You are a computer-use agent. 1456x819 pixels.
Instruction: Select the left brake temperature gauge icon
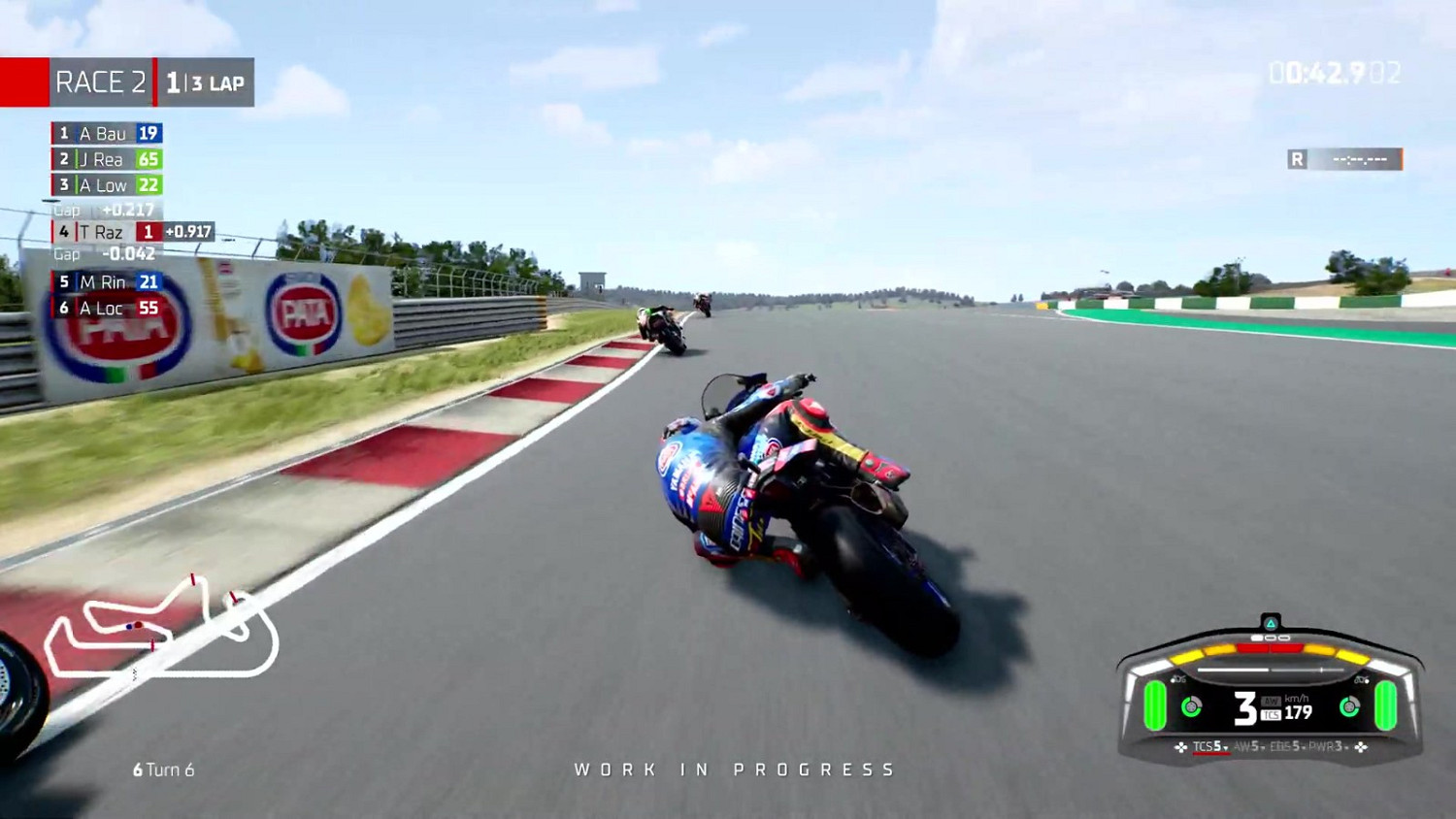tap(1190, 707)
